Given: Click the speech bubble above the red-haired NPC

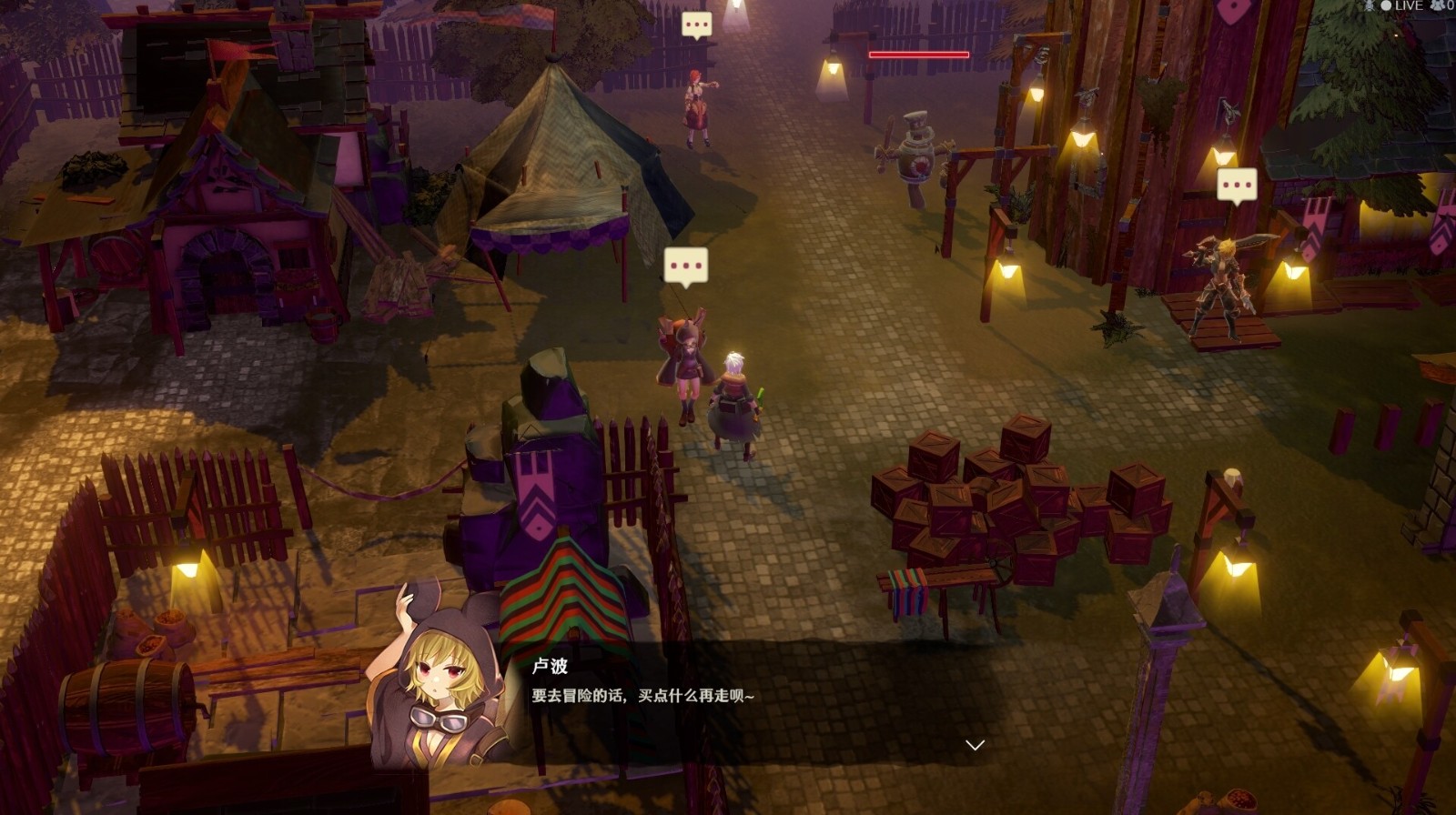Looking at the screenshot, I should [x=696, y=25].
